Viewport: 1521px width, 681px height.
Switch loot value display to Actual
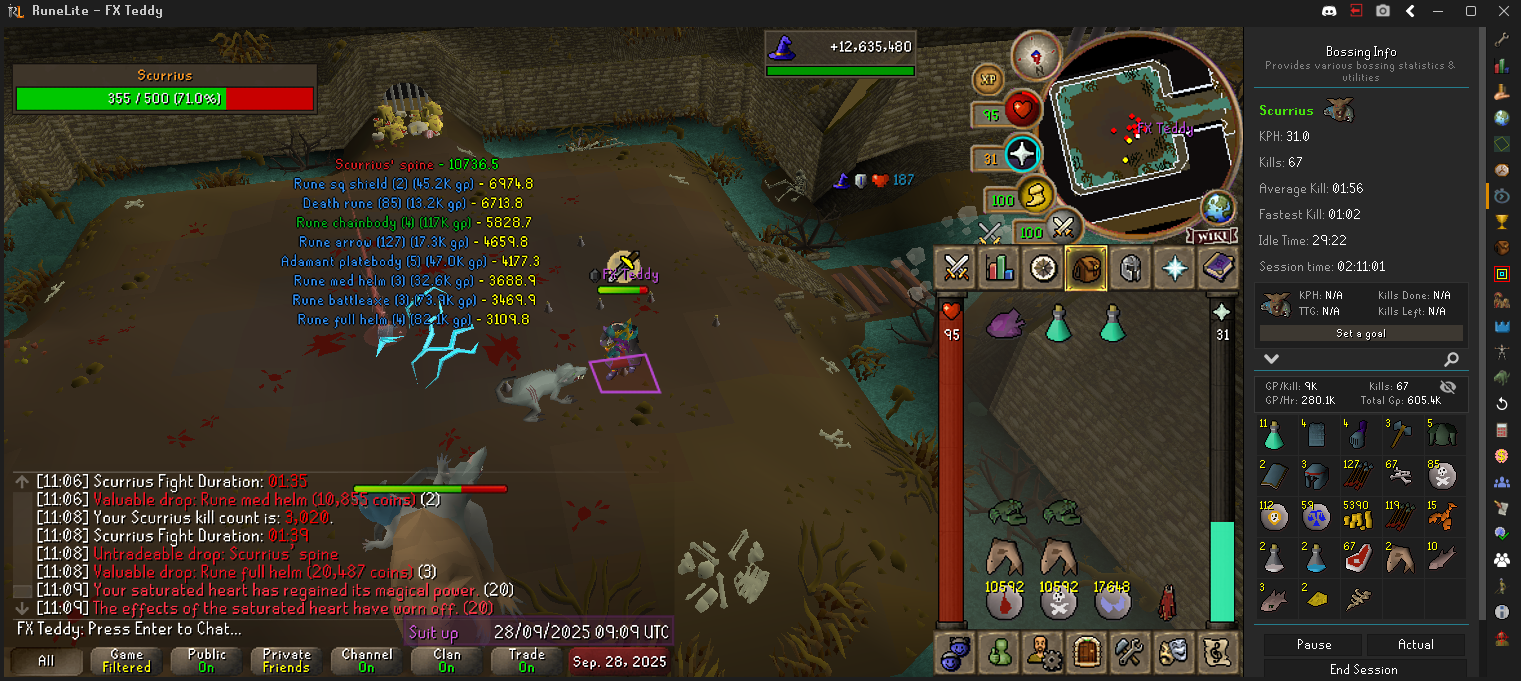[x=1415, y=645]
